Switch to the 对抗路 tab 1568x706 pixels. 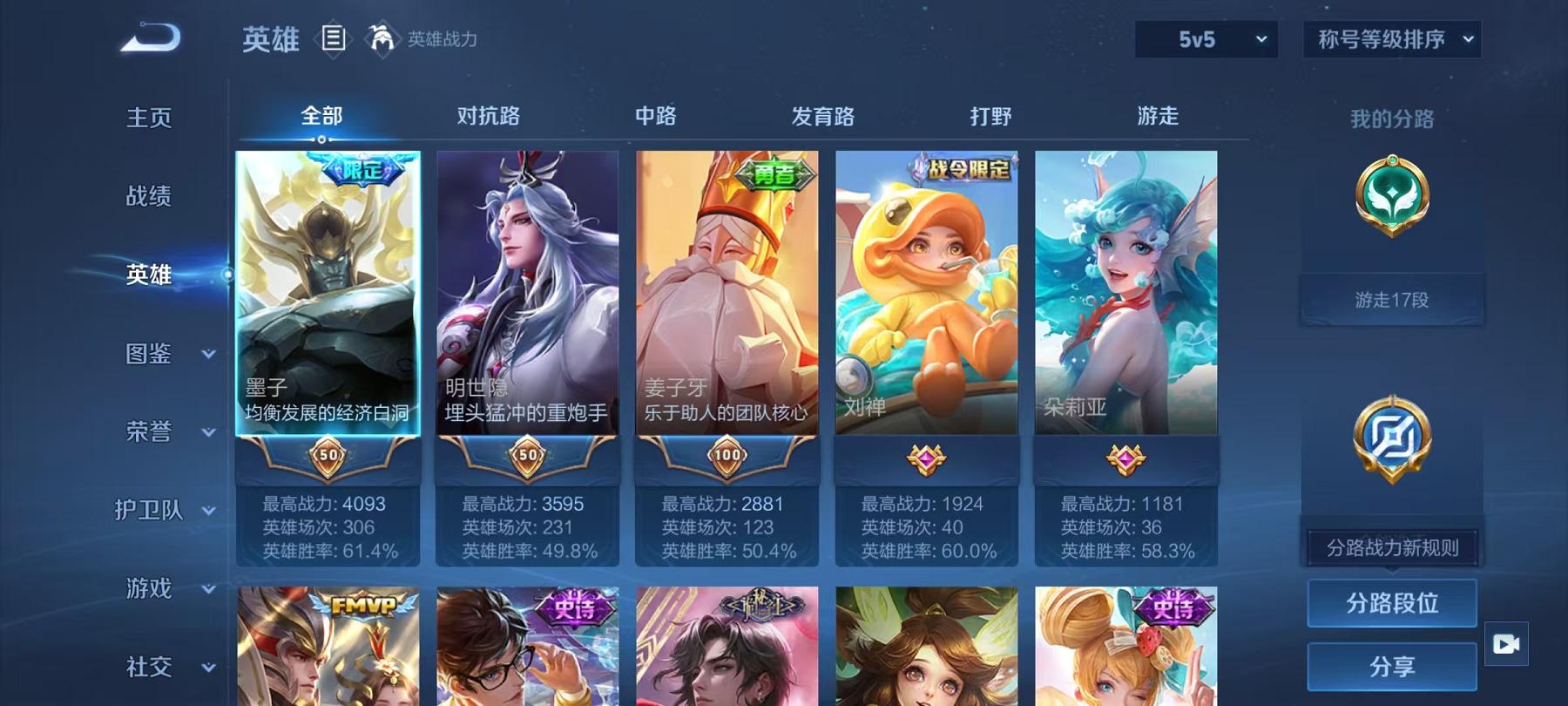point(488,115)
